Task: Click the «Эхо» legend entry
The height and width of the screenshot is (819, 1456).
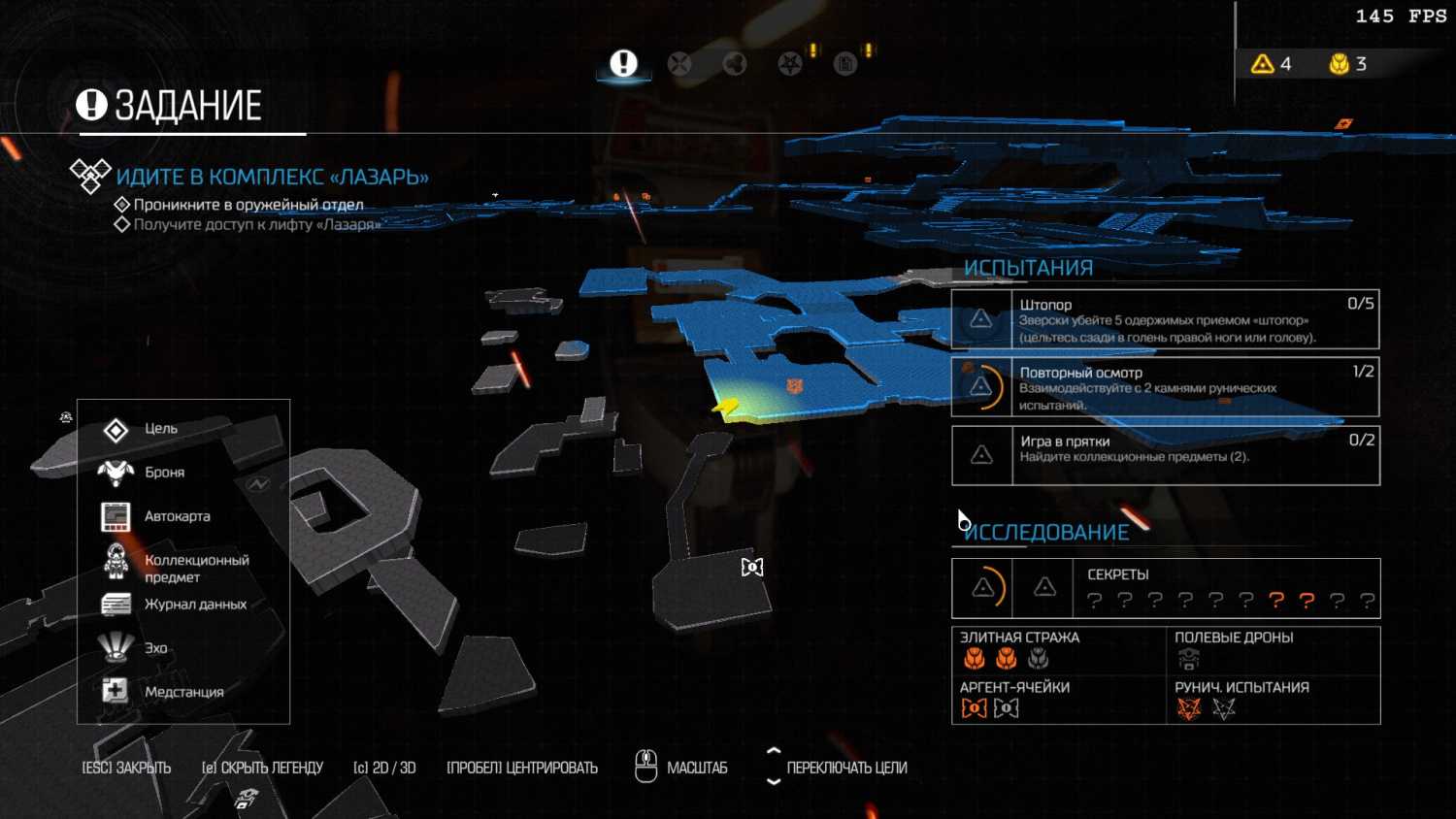Action: (155, 648)
